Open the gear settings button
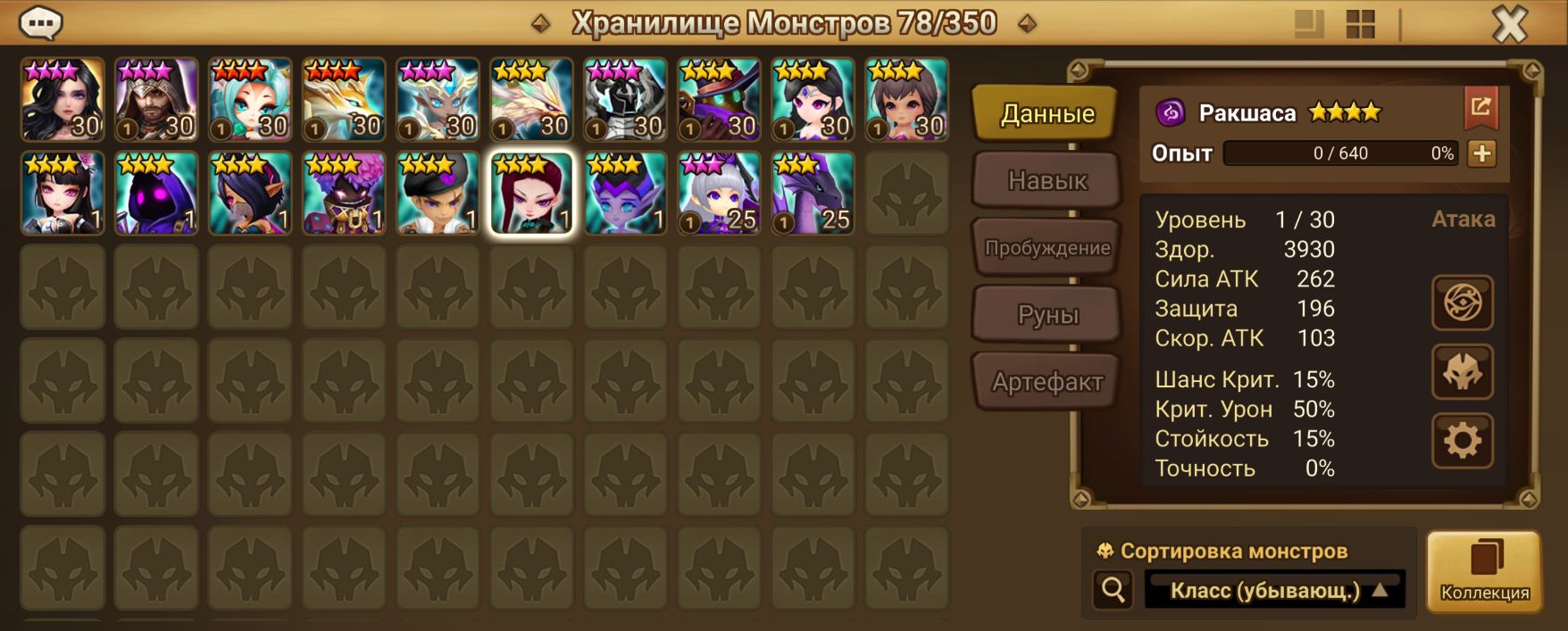The width and height of the screenshot is (1568, 631). [1462, 441]
